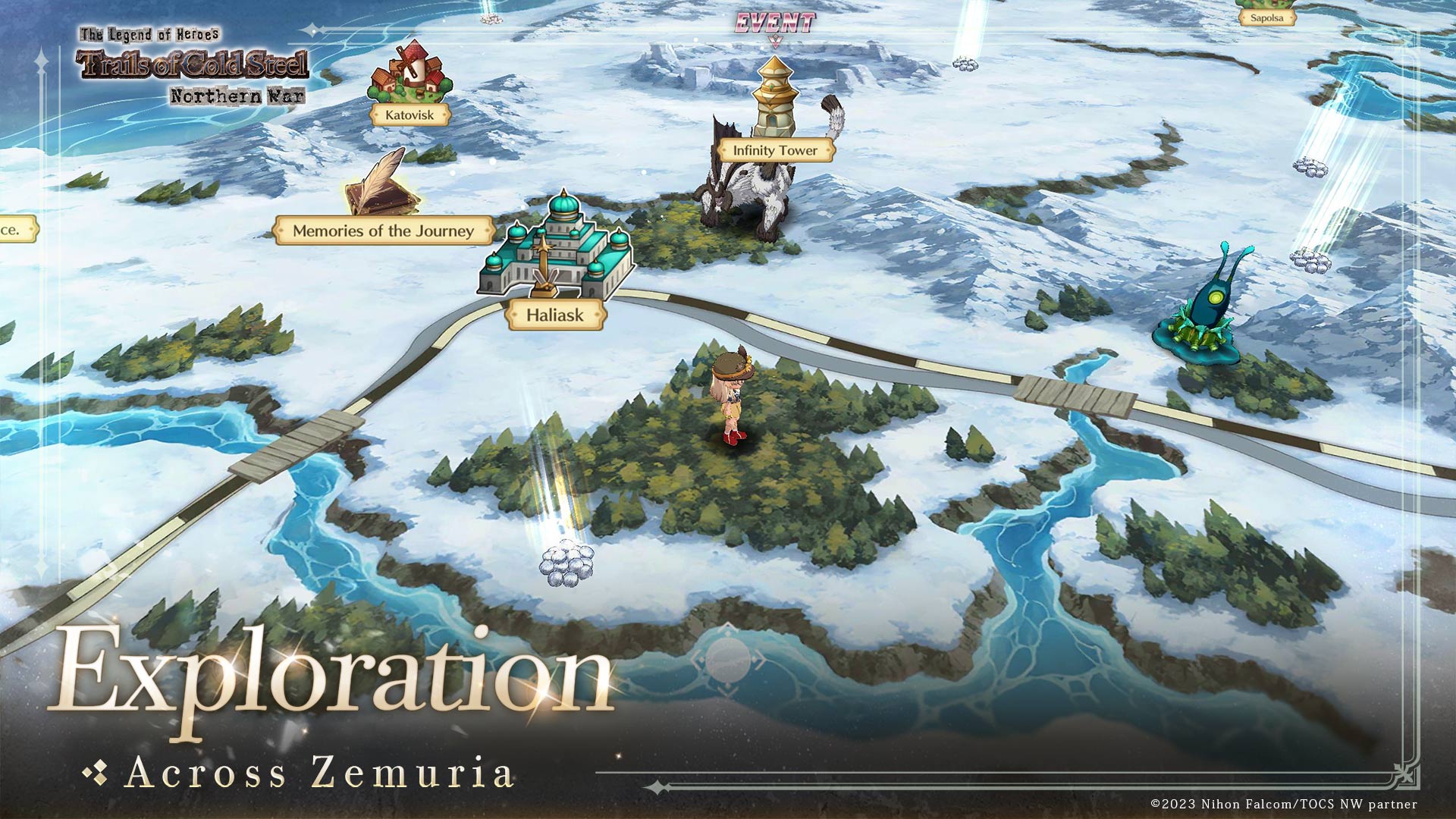Open the EVENT marker above the tower
This screenshot has width=1456, height=819.
click(774, 24)
